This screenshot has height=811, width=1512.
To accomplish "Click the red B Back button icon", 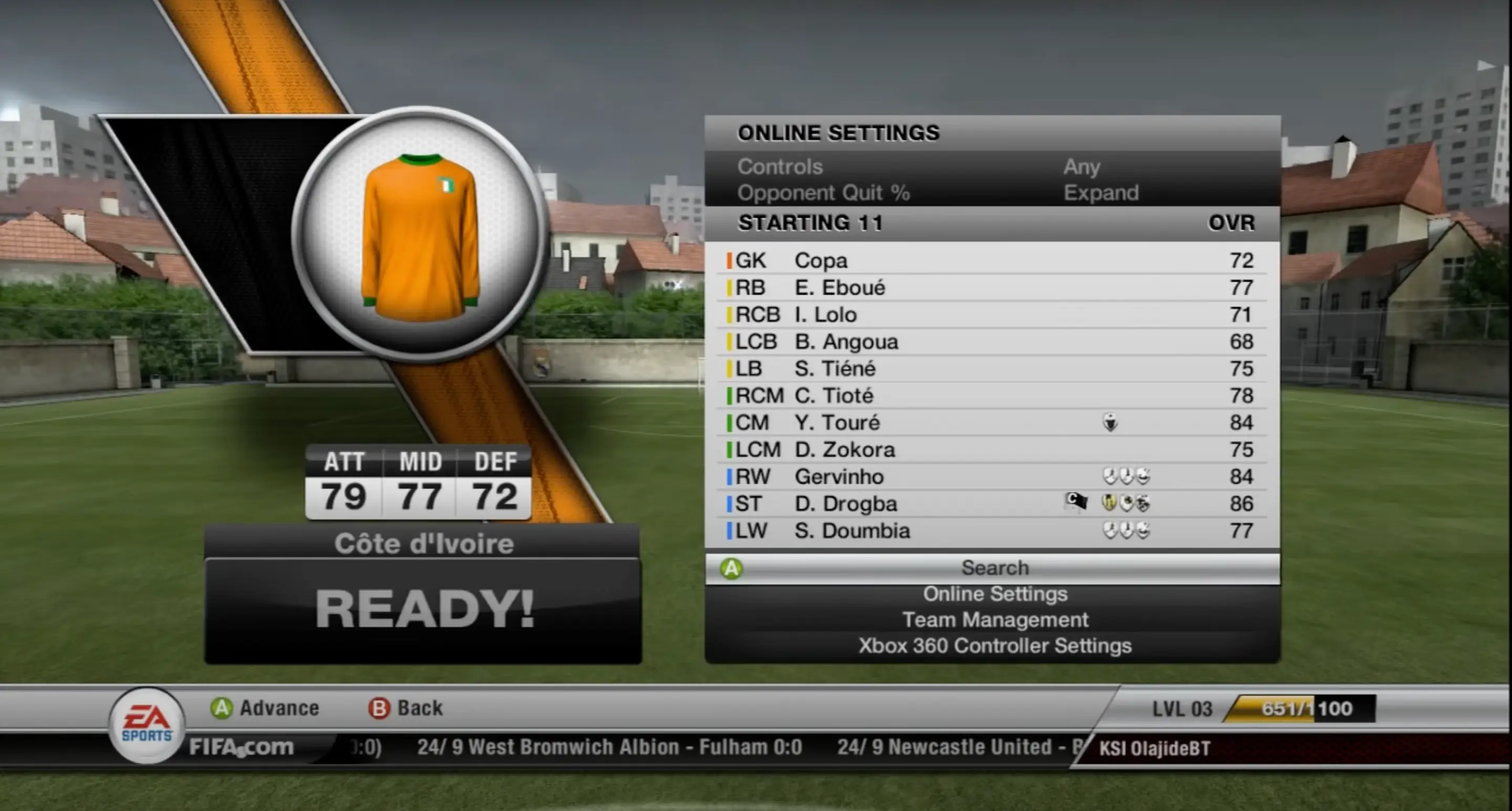I will pyautogui.click(x=380, y=708).
